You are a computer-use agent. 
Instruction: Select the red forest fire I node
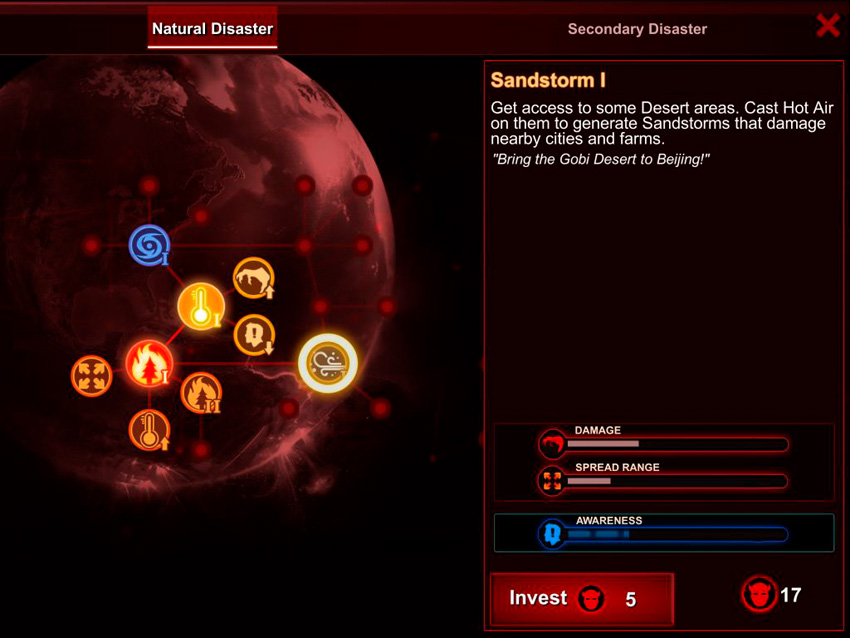(149, 363)
